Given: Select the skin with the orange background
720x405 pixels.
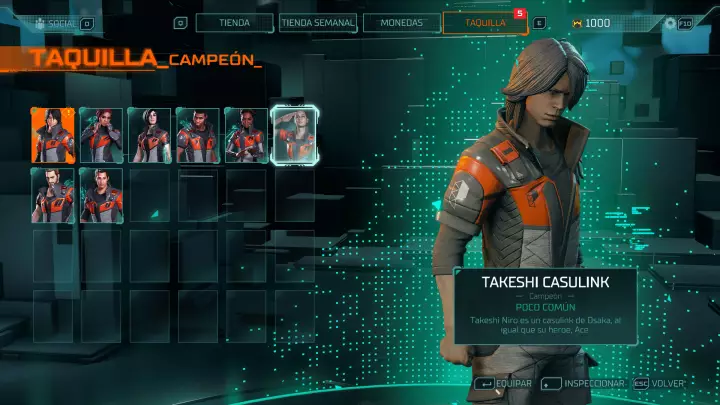Looking at the screenshot, I should 53,135.
